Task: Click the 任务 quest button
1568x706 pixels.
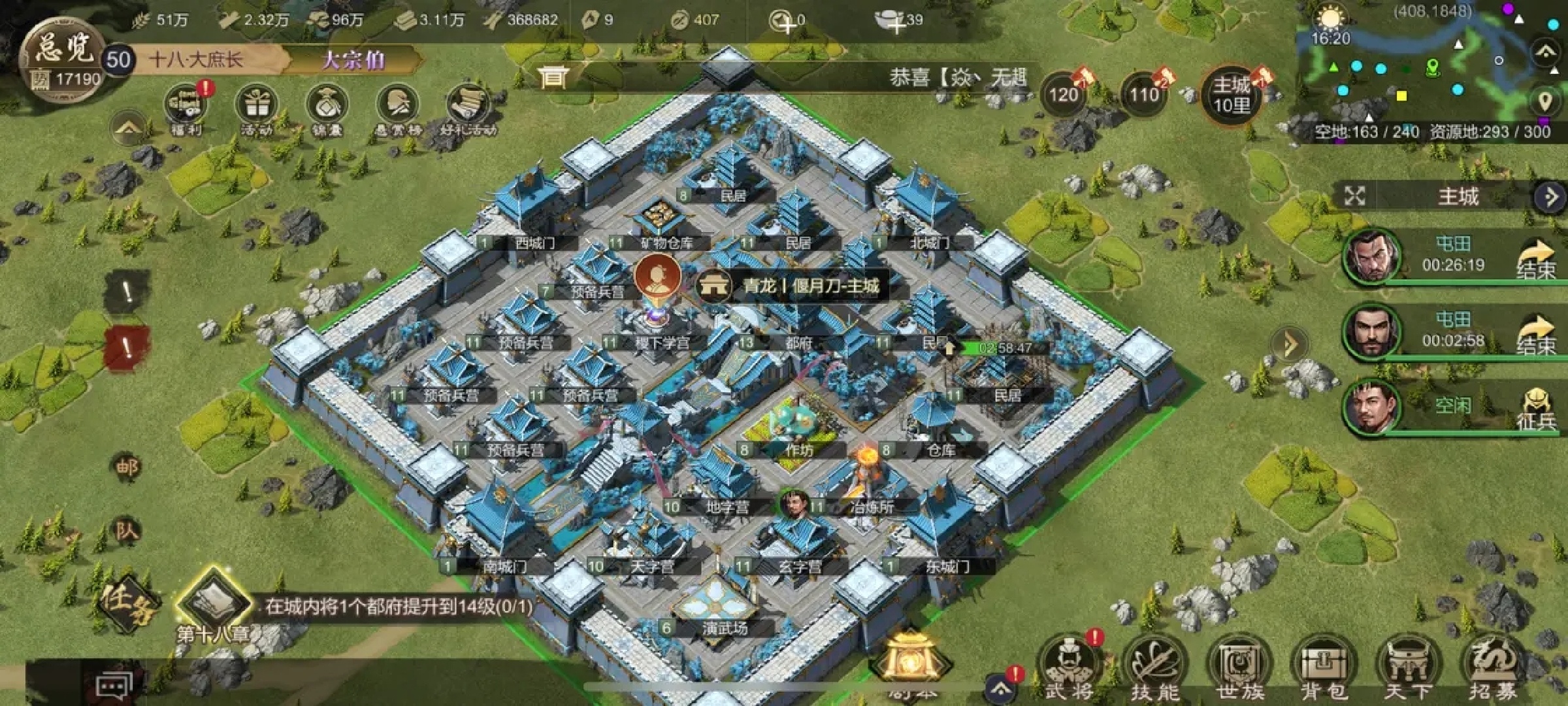Action: [125, 603]
